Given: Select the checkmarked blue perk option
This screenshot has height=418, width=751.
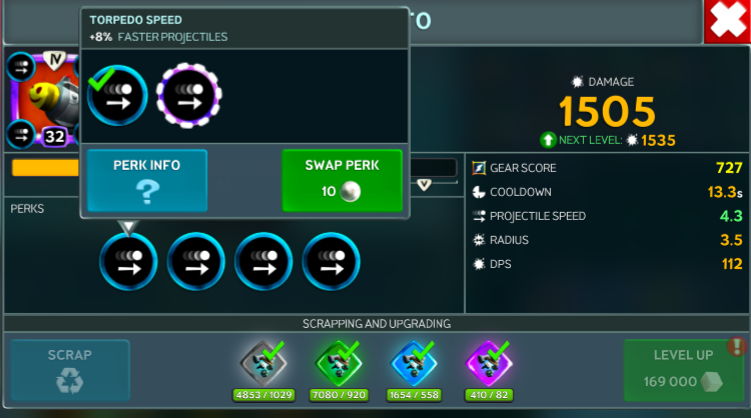Looking at the screenshot, I should (x=117, y=96).
